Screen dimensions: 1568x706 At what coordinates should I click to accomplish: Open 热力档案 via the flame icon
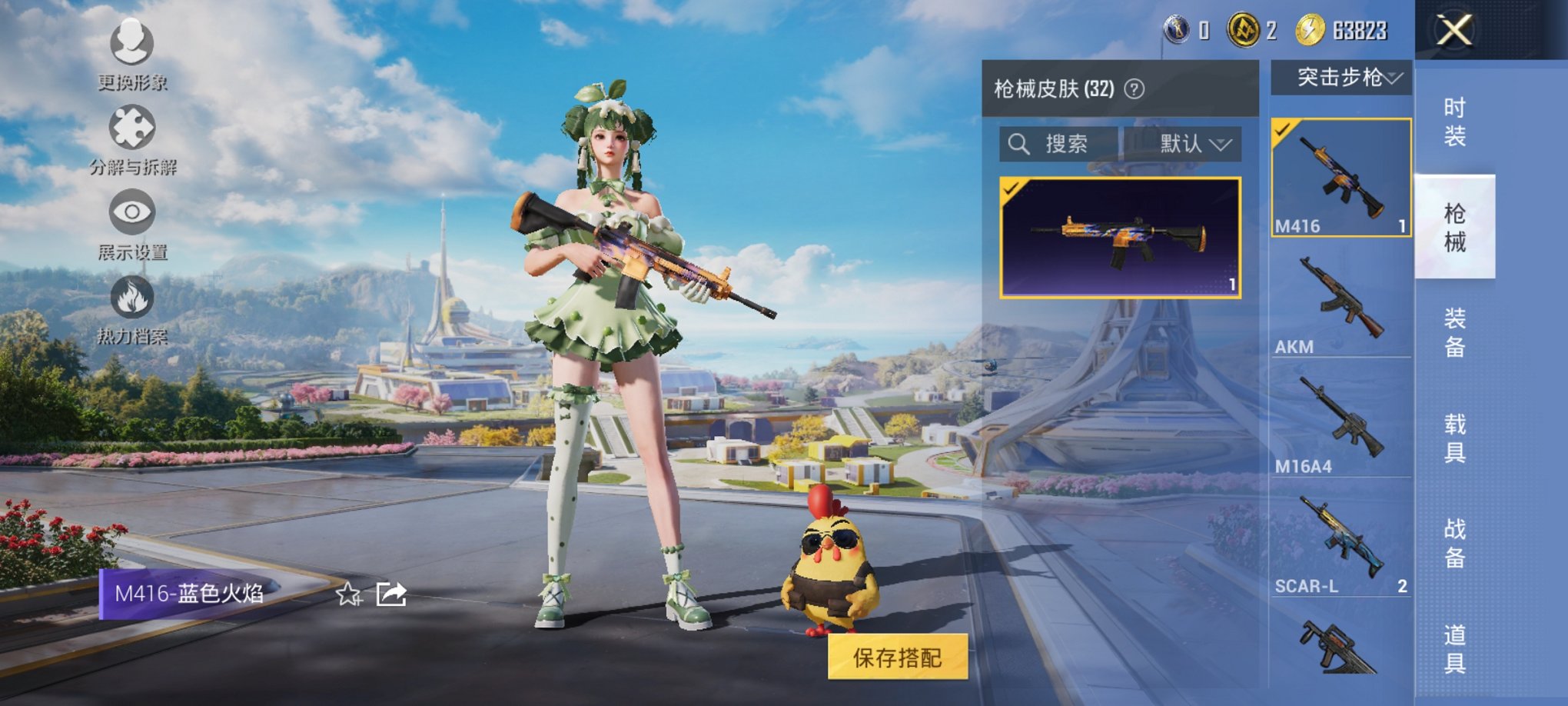131,298
